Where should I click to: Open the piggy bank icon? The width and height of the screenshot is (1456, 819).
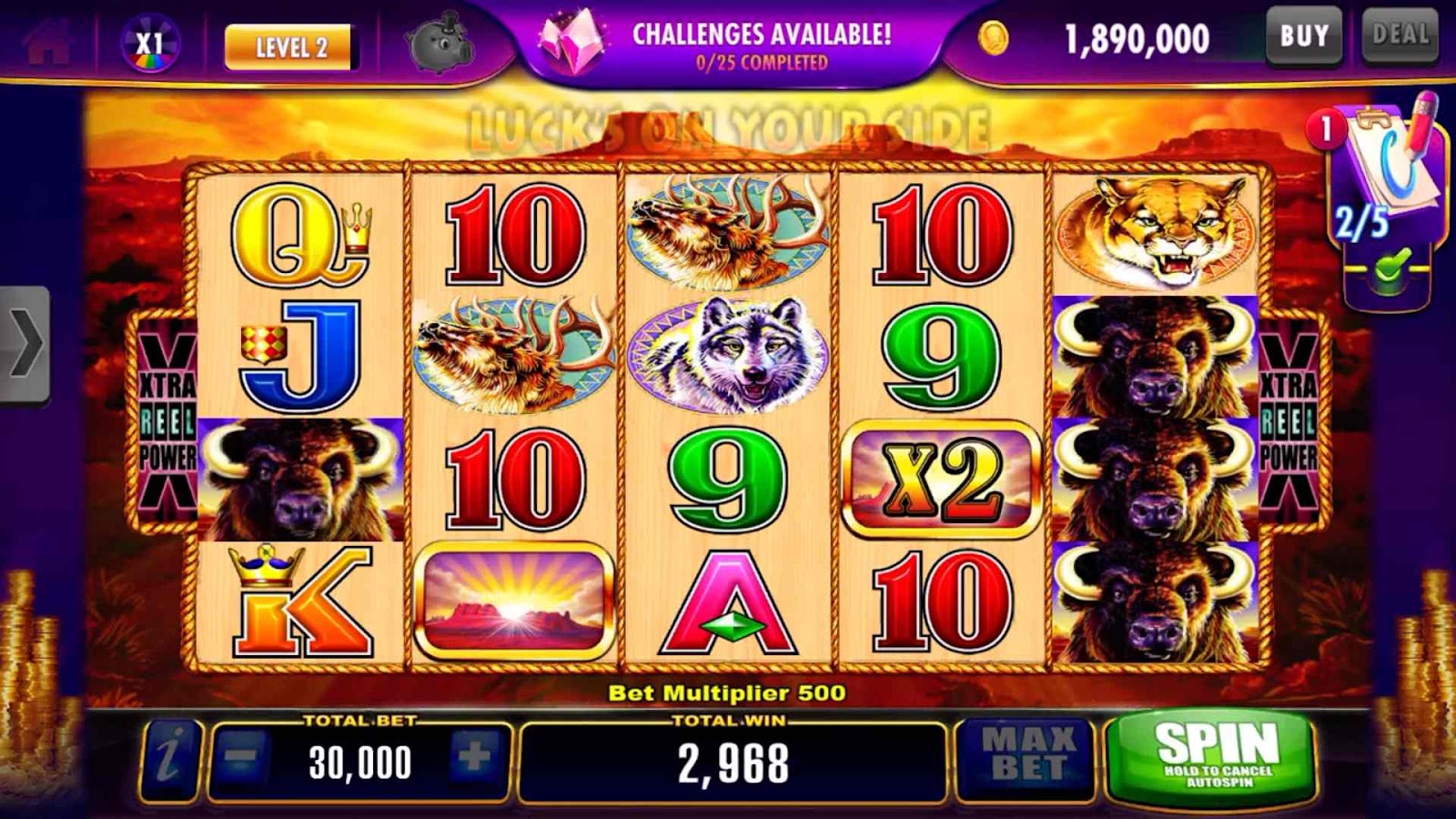[x=440, y=45]
